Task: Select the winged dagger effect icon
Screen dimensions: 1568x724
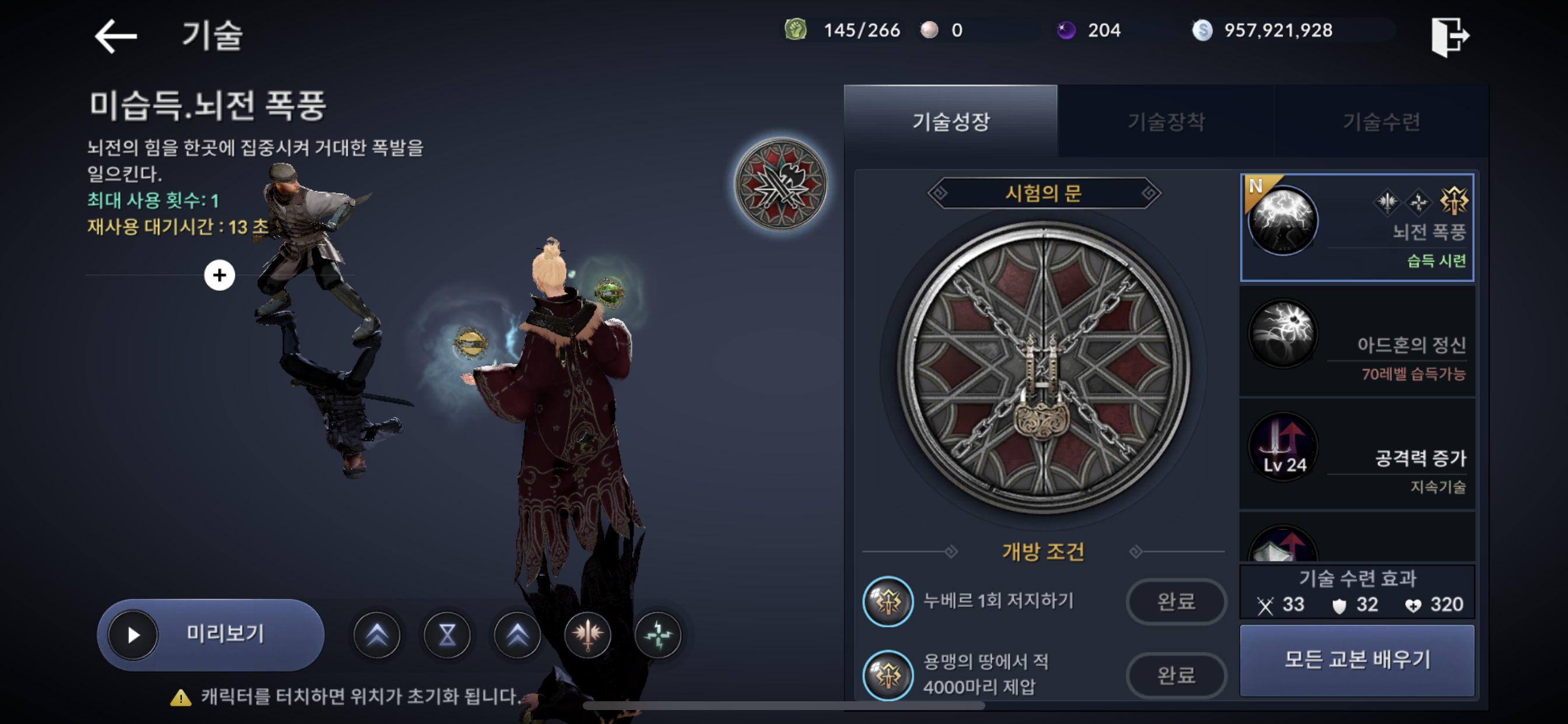Action: (x=587, y=635)
